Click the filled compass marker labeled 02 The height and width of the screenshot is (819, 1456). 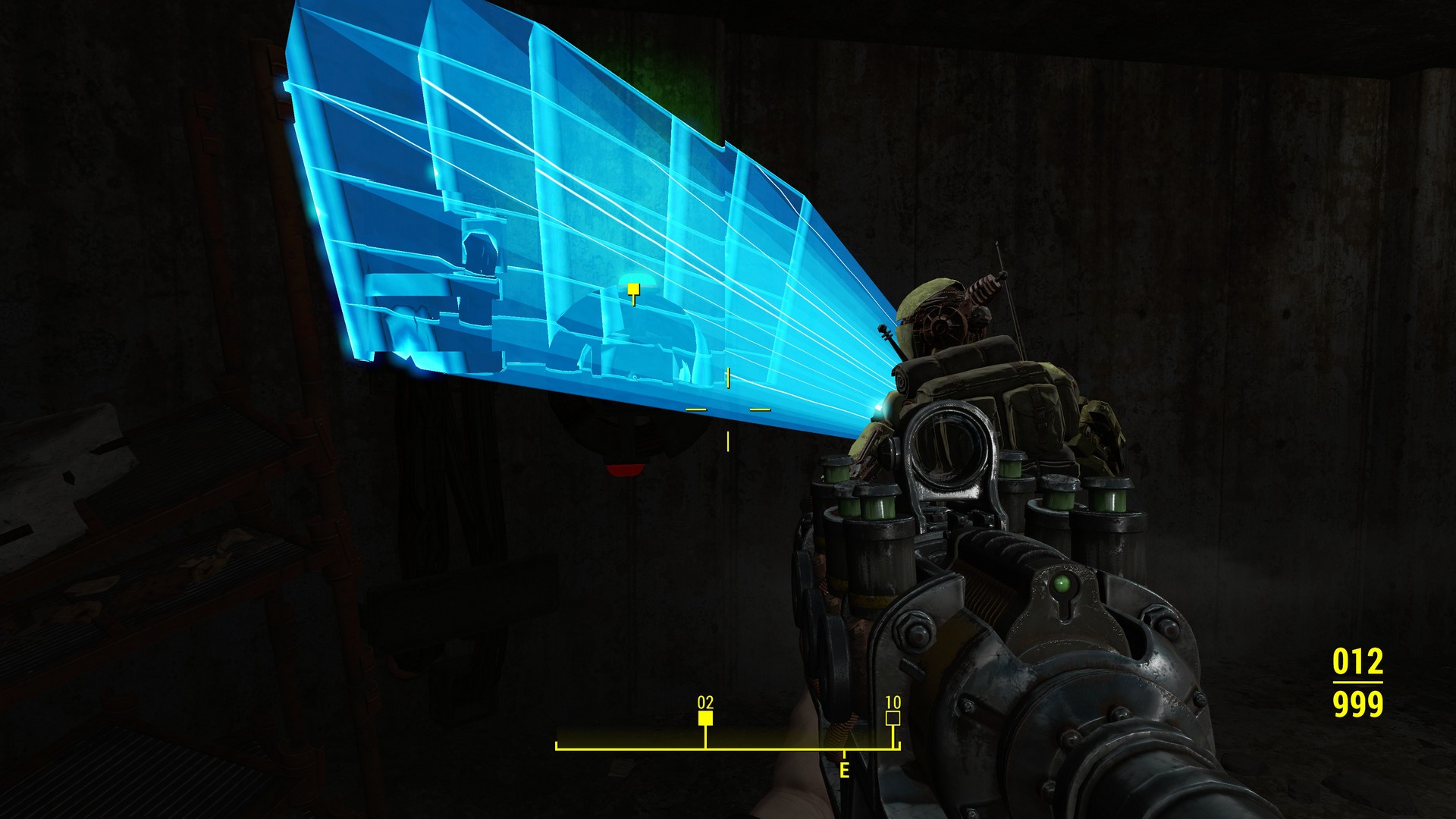(706, 718)
